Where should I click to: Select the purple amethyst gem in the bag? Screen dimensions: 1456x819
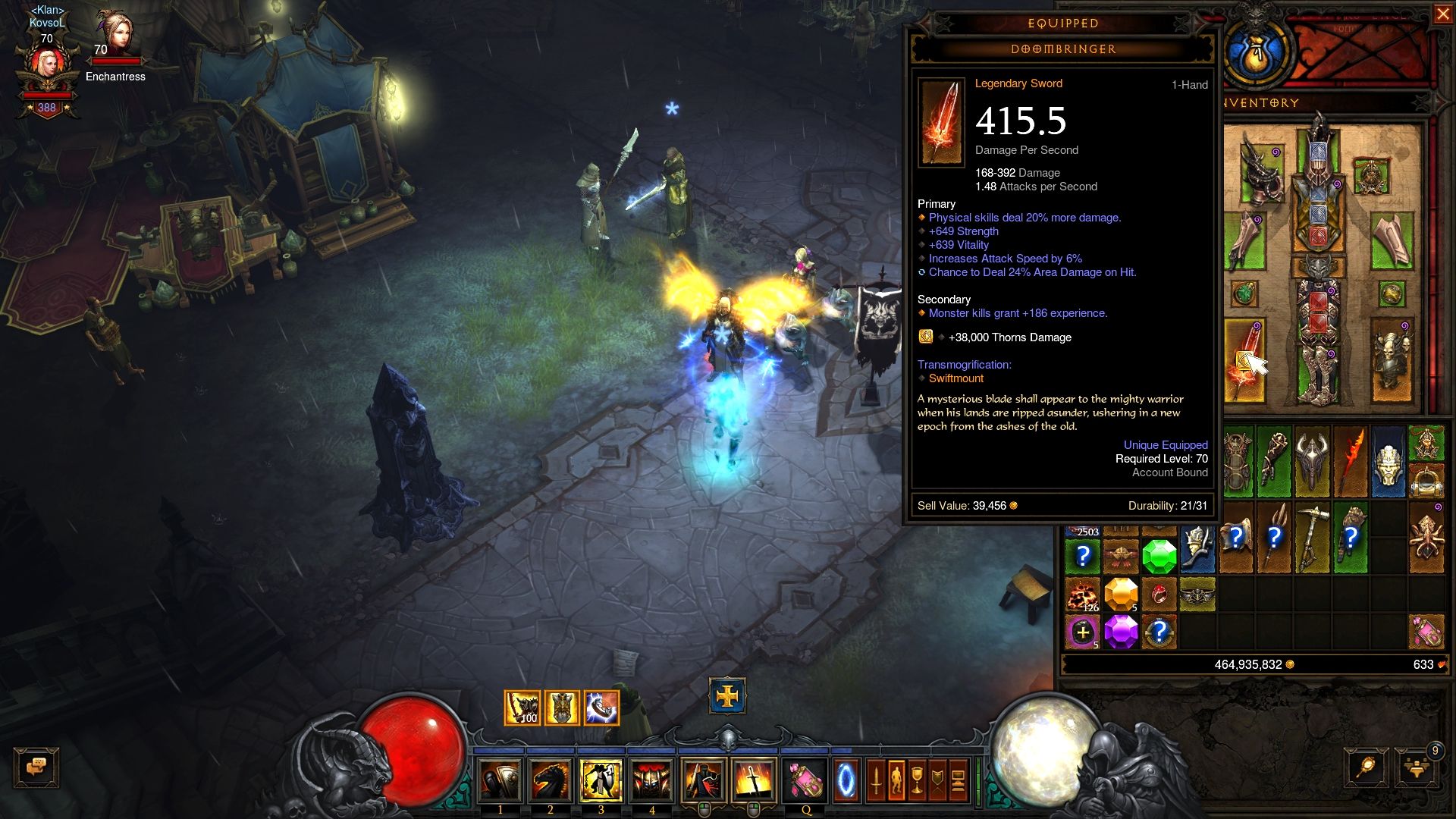click(x=1121, y=631)
